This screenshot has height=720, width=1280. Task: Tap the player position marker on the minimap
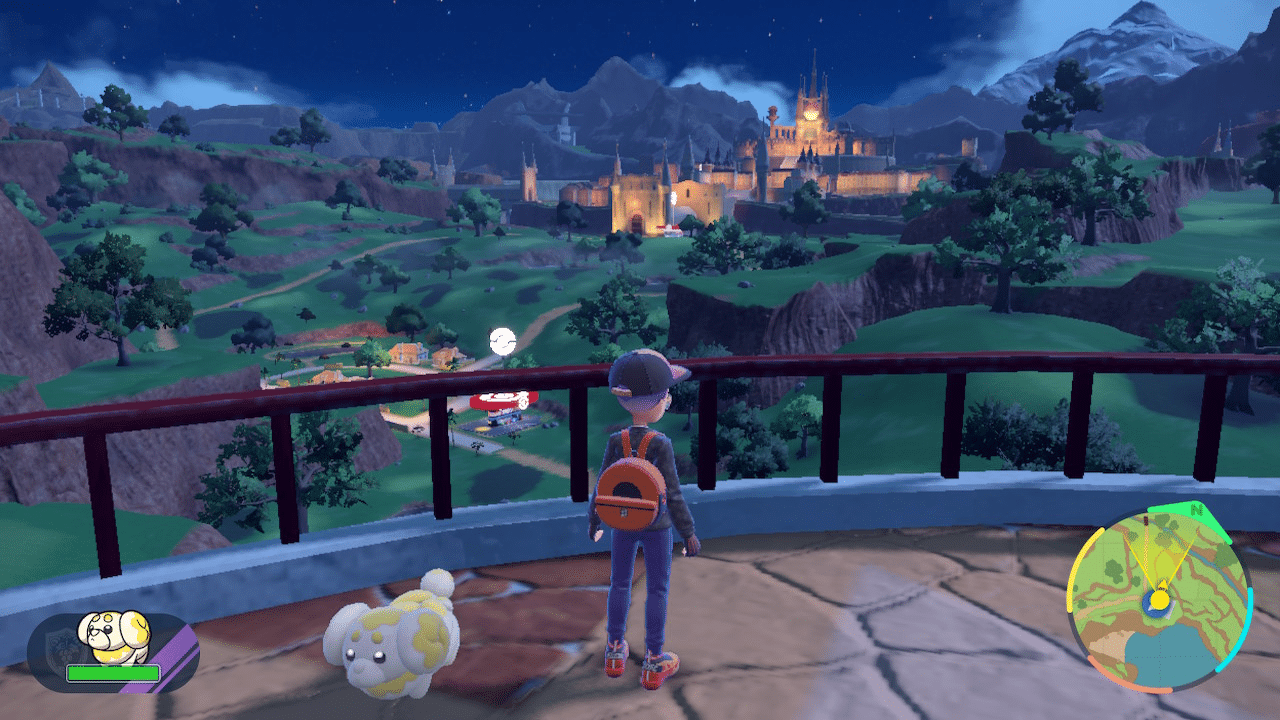point(1159,601)
